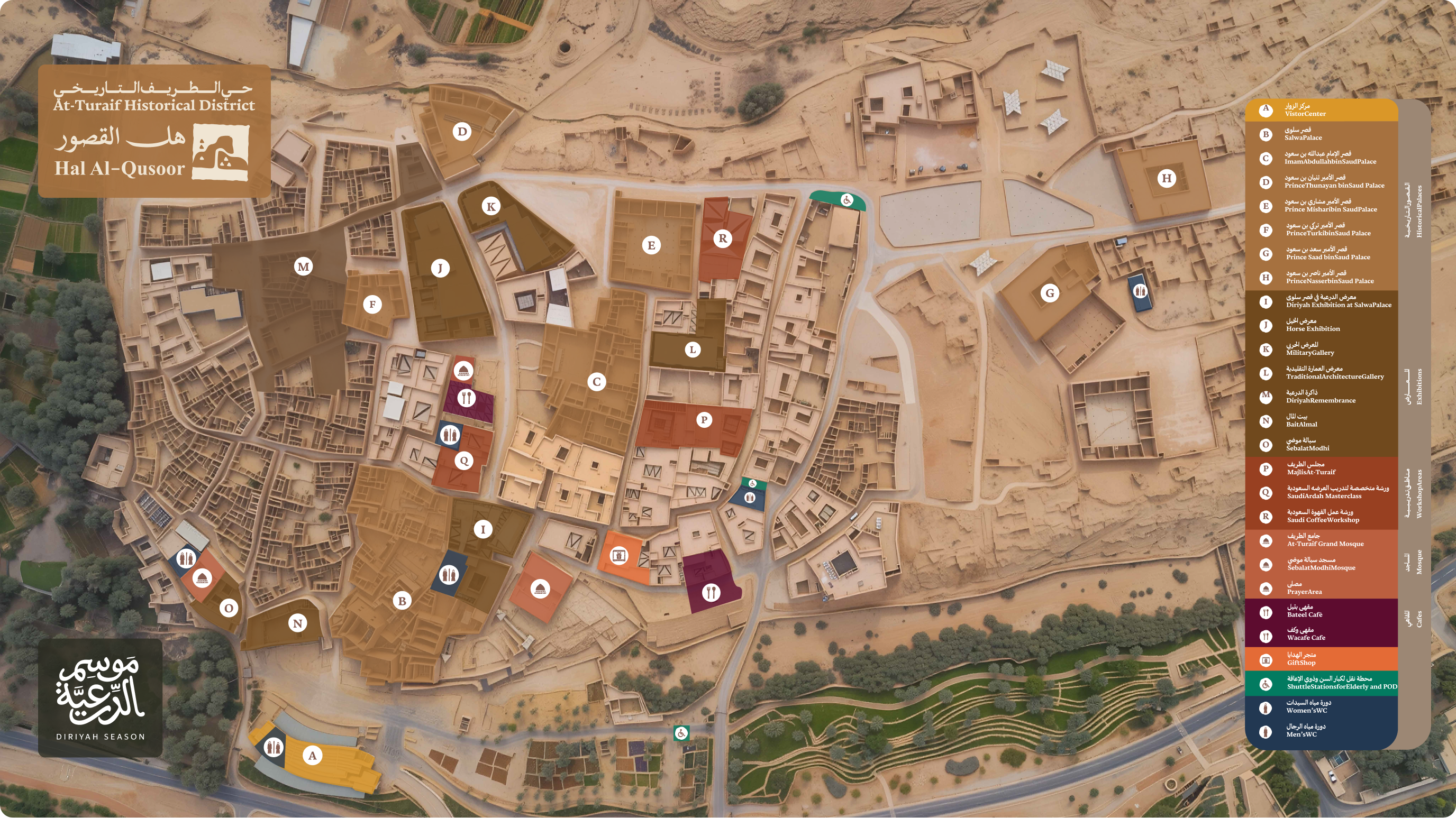Select map marker D on the map
Screen dimensions: 1456x818
[x=462, y=132]
